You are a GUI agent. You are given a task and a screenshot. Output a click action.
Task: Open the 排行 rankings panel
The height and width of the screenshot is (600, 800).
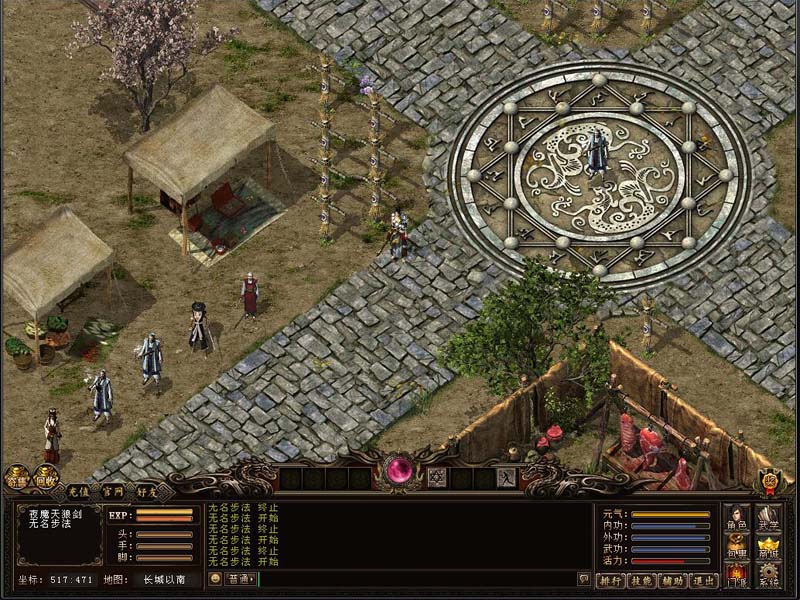pyautogui.click(x=611, y=580)
